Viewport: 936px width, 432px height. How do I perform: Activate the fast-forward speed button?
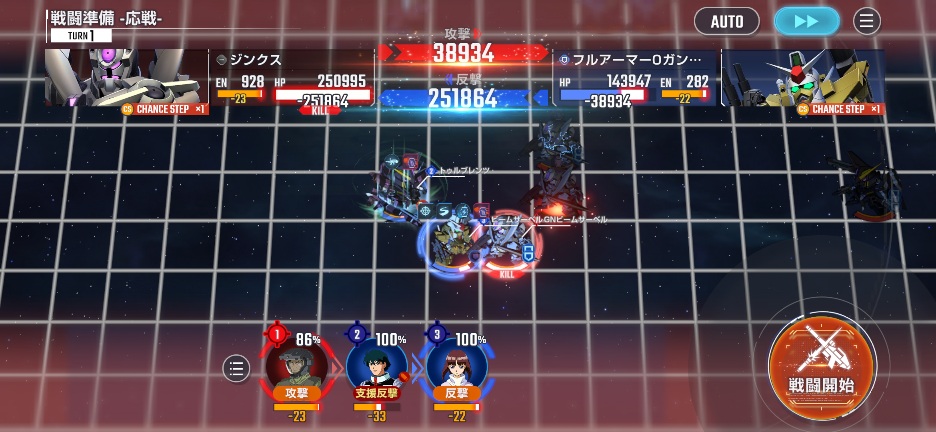[807, 21]
